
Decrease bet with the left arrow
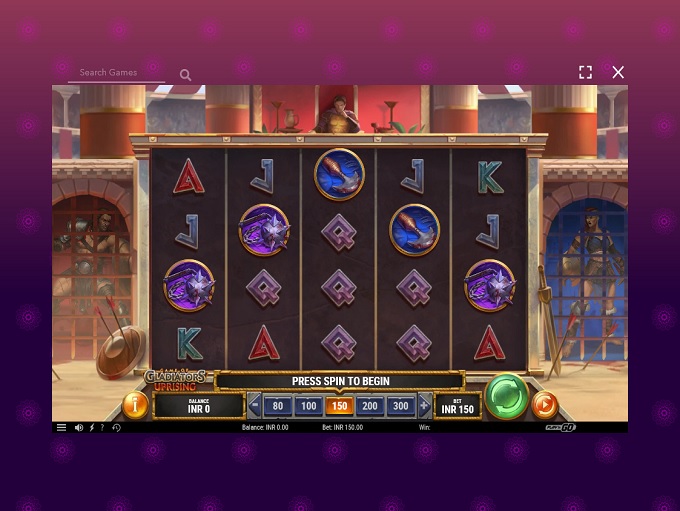[x=254, y=406]
